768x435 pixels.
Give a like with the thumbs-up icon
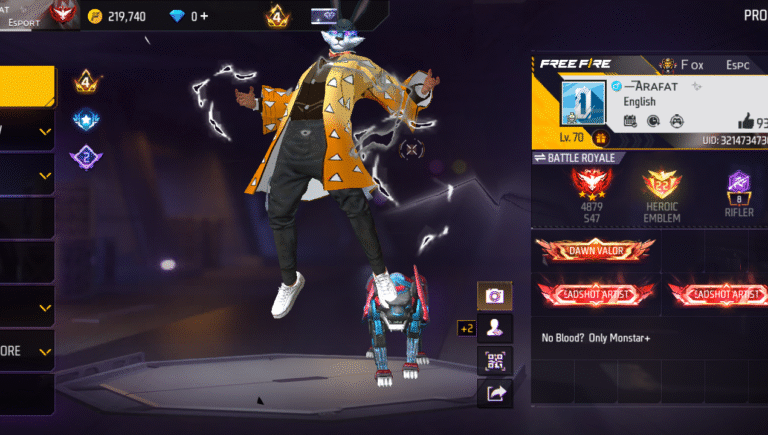[x=745, y=121]
